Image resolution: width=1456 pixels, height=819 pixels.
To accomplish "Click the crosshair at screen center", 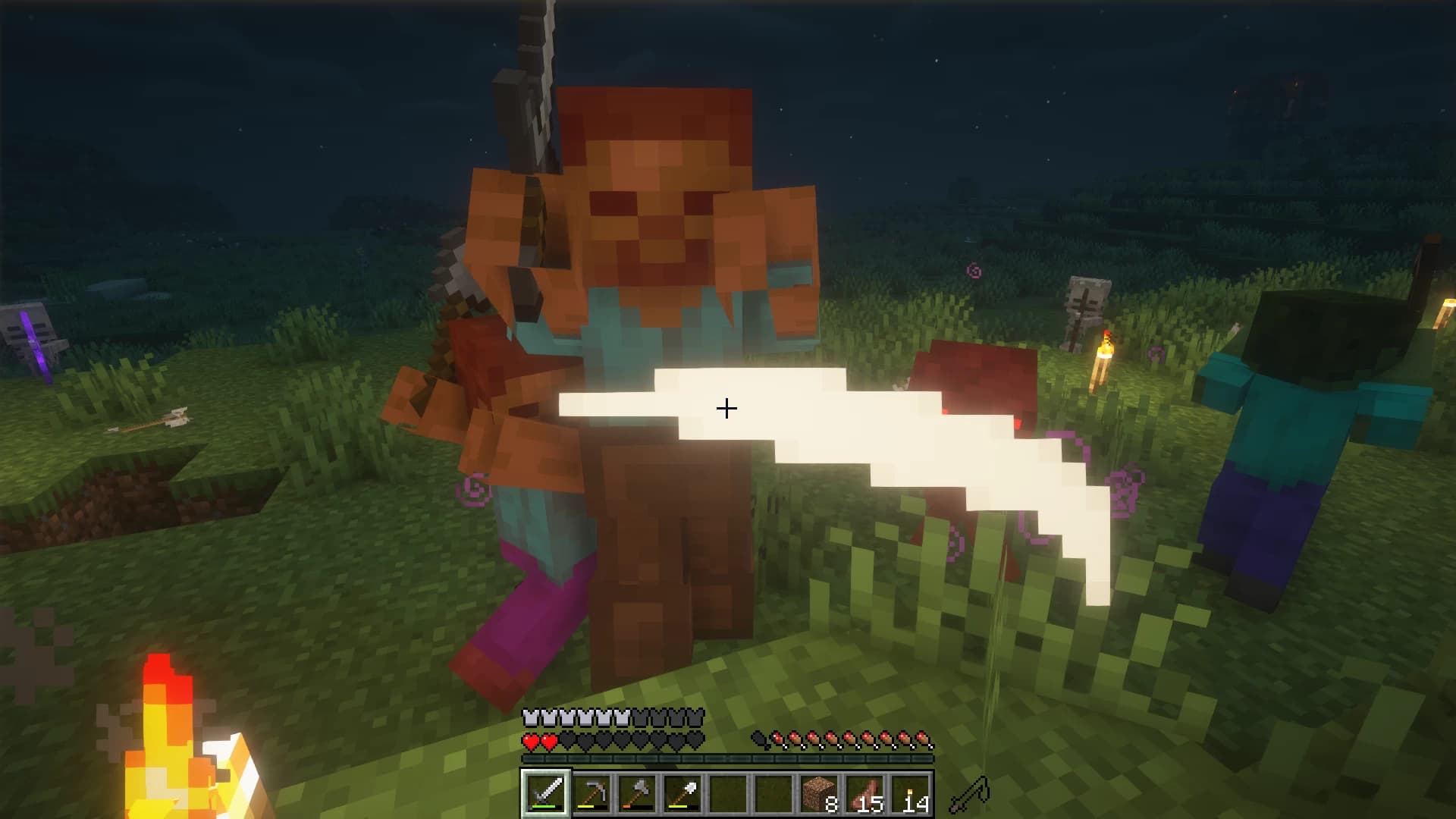I will point(726,409).
